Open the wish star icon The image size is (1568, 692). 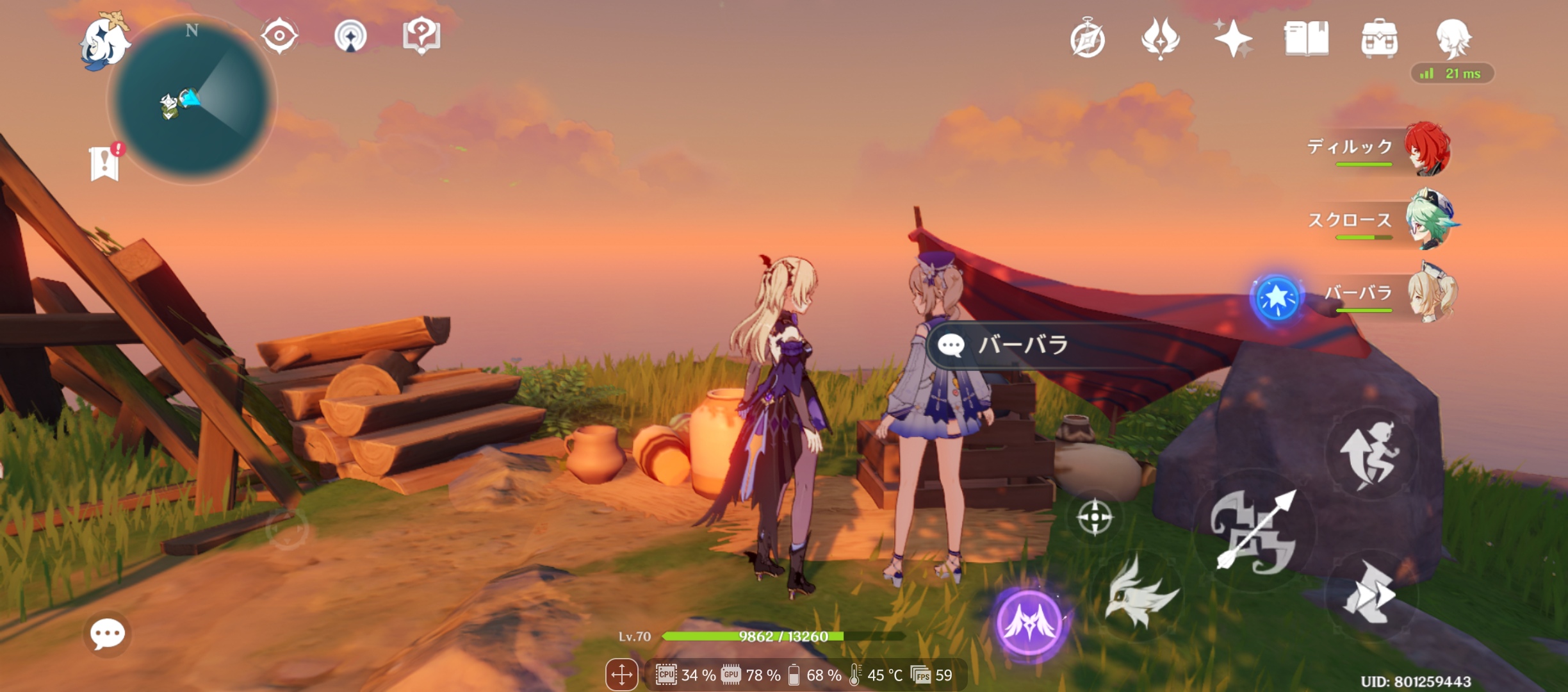pyautogui.click(x=1233, y=38)
